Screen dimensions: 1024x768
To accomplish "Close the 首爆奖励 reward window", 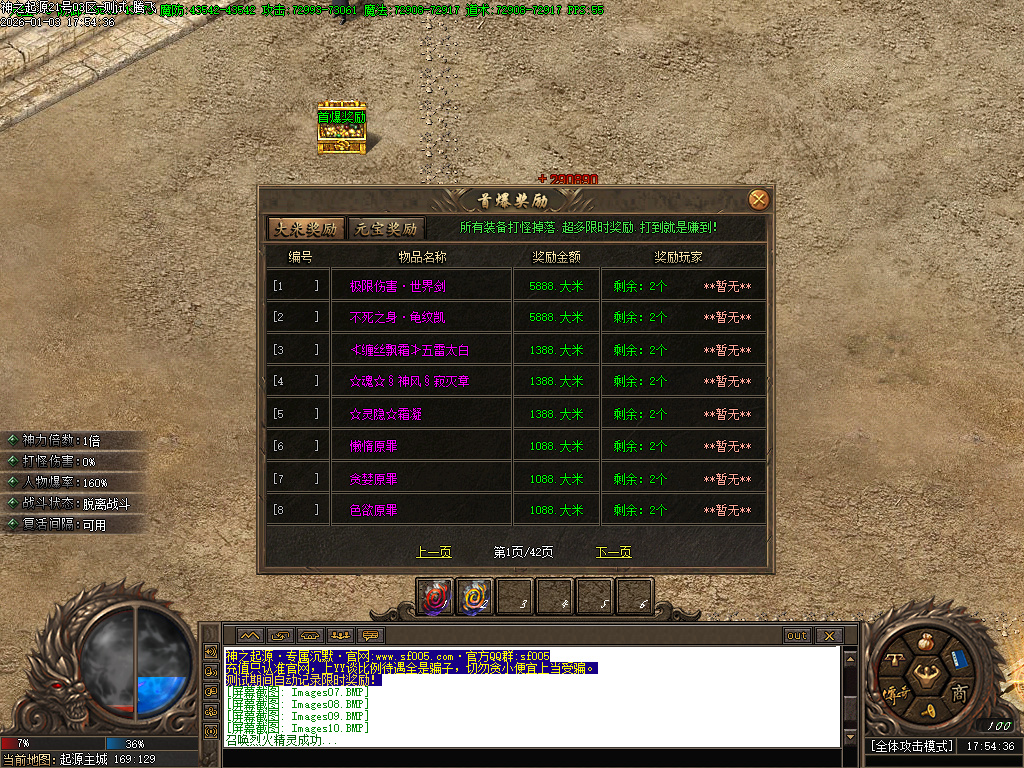I will coord(759,199).
